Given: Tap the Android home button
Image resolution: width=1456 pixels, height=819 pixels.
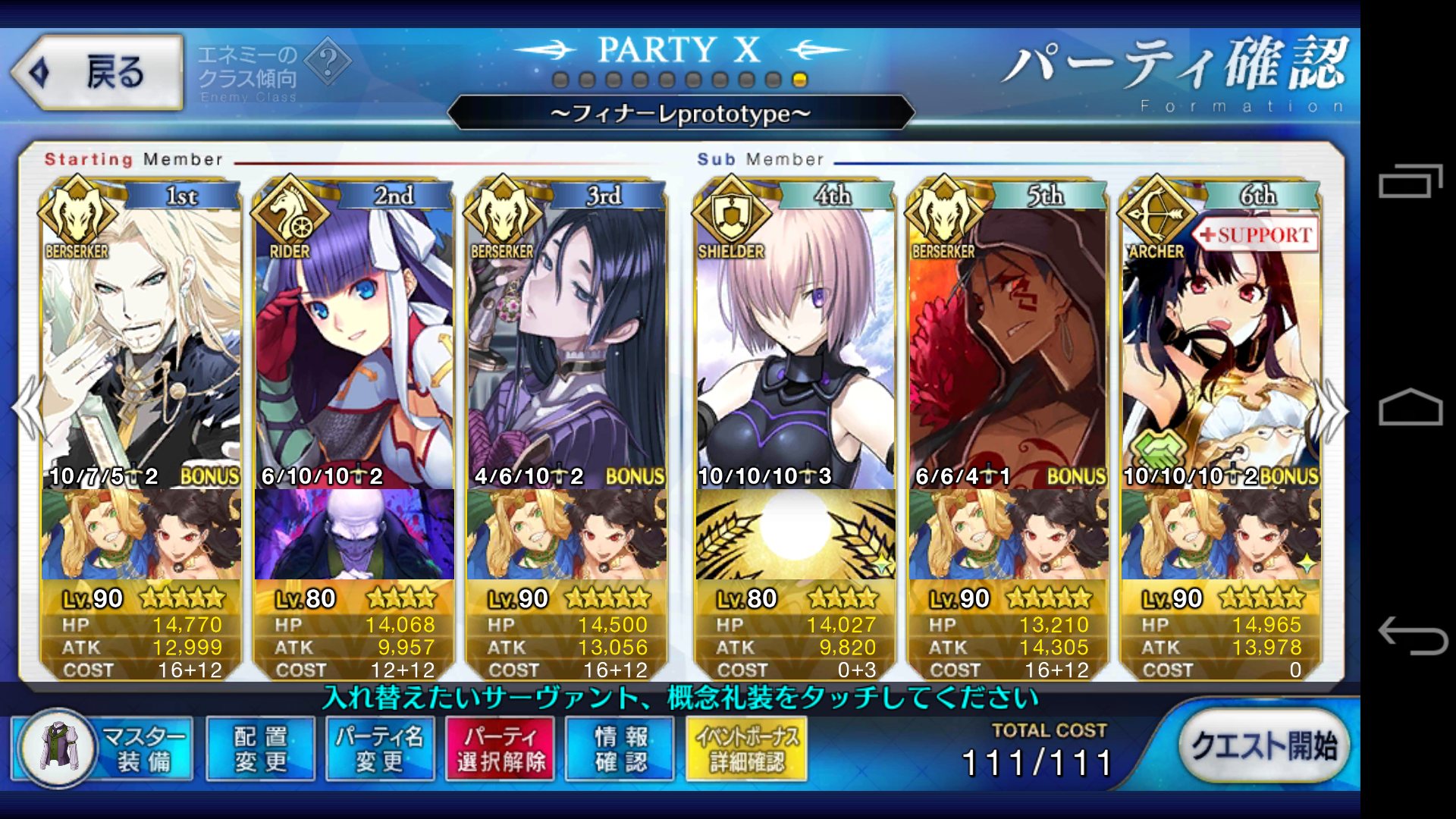Looking at the screenshot, I should pos(1410,408).
